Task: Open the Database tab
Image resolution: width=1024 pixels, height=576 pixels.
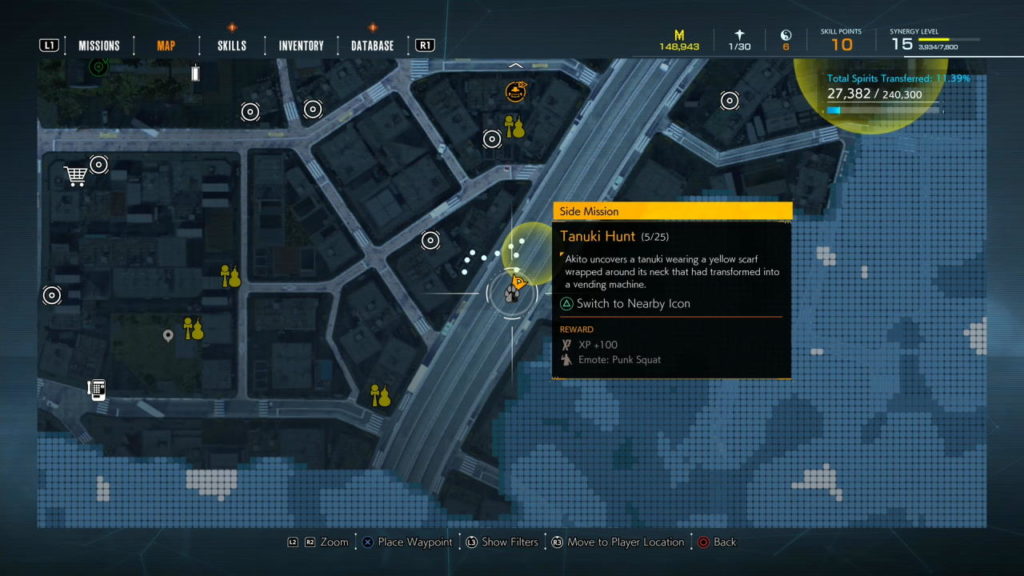Action: 372,45
